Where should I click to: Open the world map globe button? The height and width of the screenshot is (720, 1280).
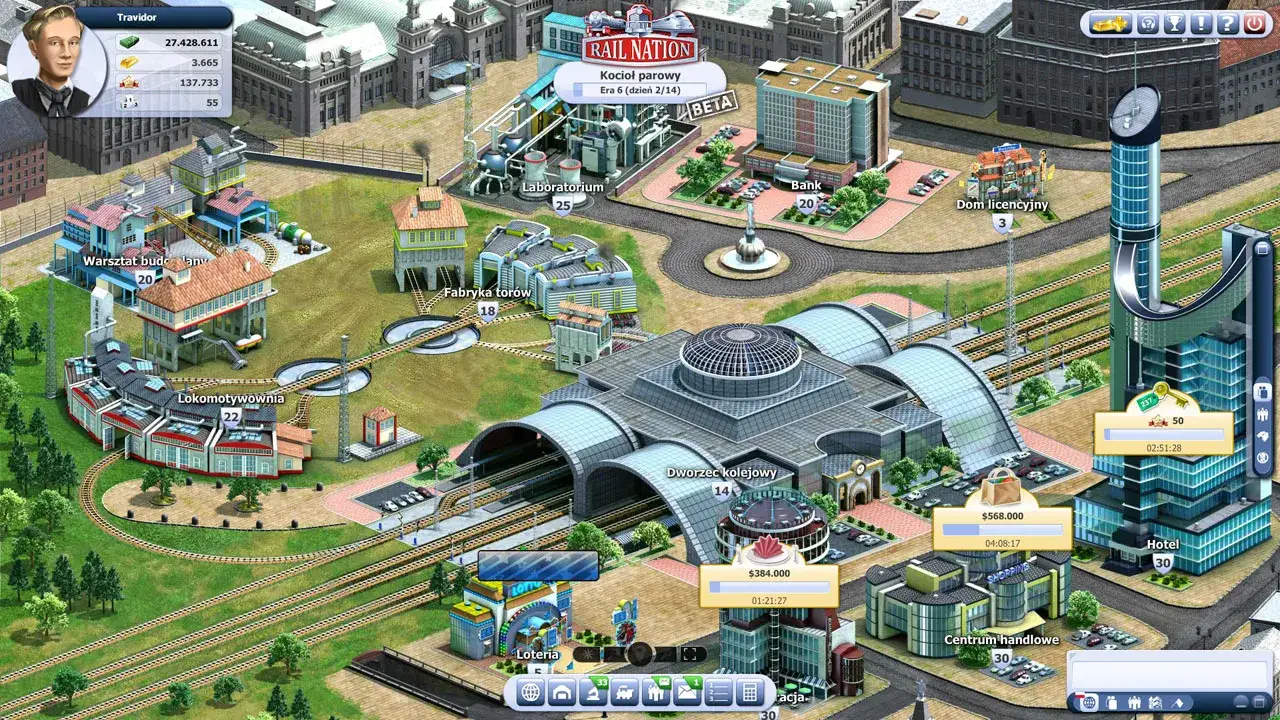(x=531, y=692)
